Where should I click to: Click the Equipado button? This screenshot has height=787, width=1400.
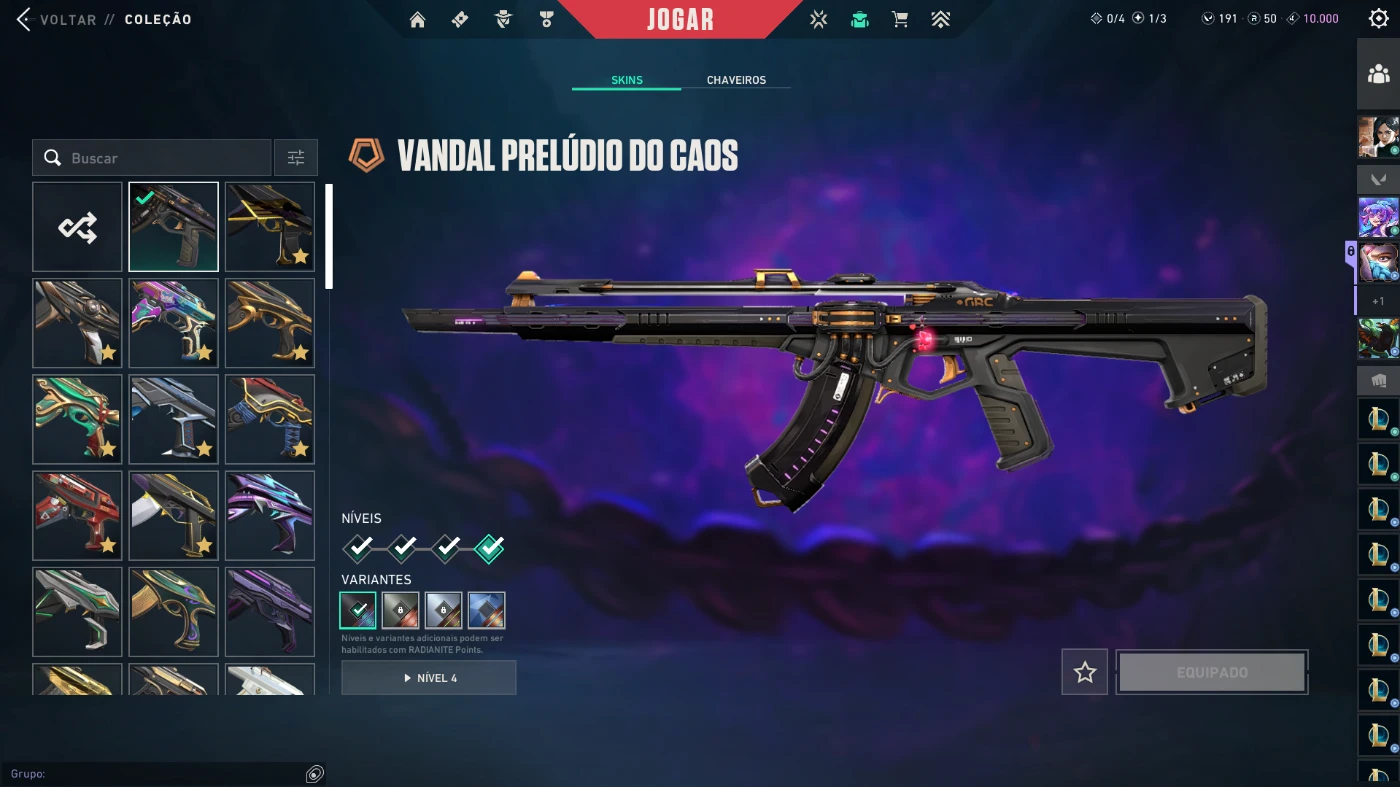[x=1212, y=672]
